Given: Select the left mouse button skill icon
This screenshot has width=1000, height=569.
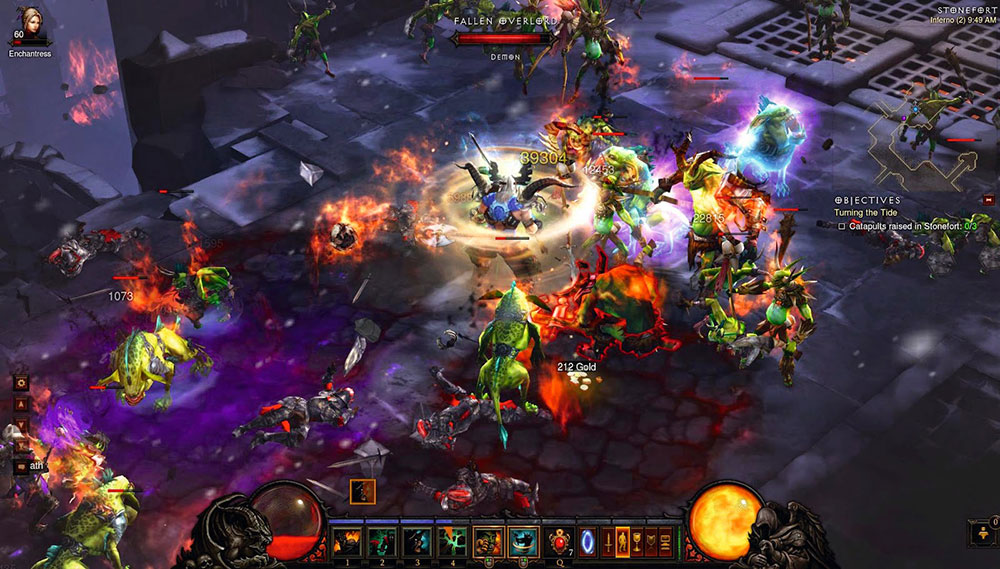Looking at the screenshot, I should click(x=488, y=541).
